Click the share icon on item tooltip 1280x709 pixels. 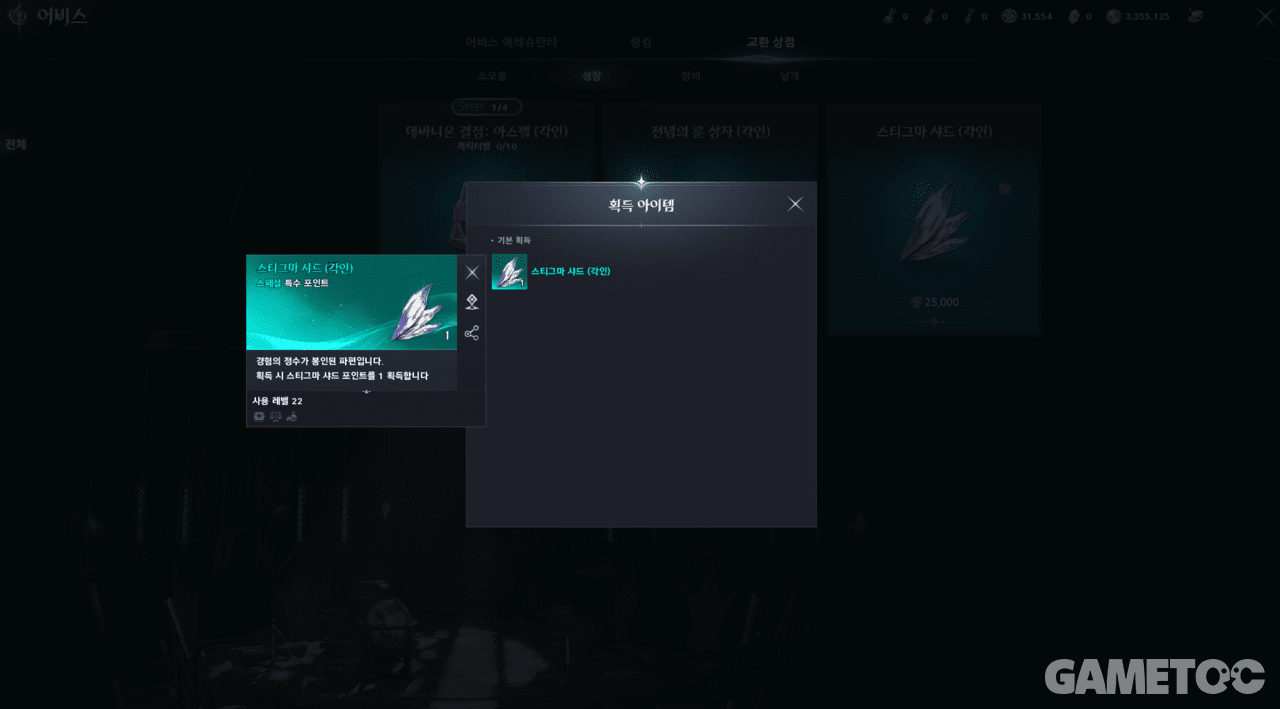(x=472, y=333)
